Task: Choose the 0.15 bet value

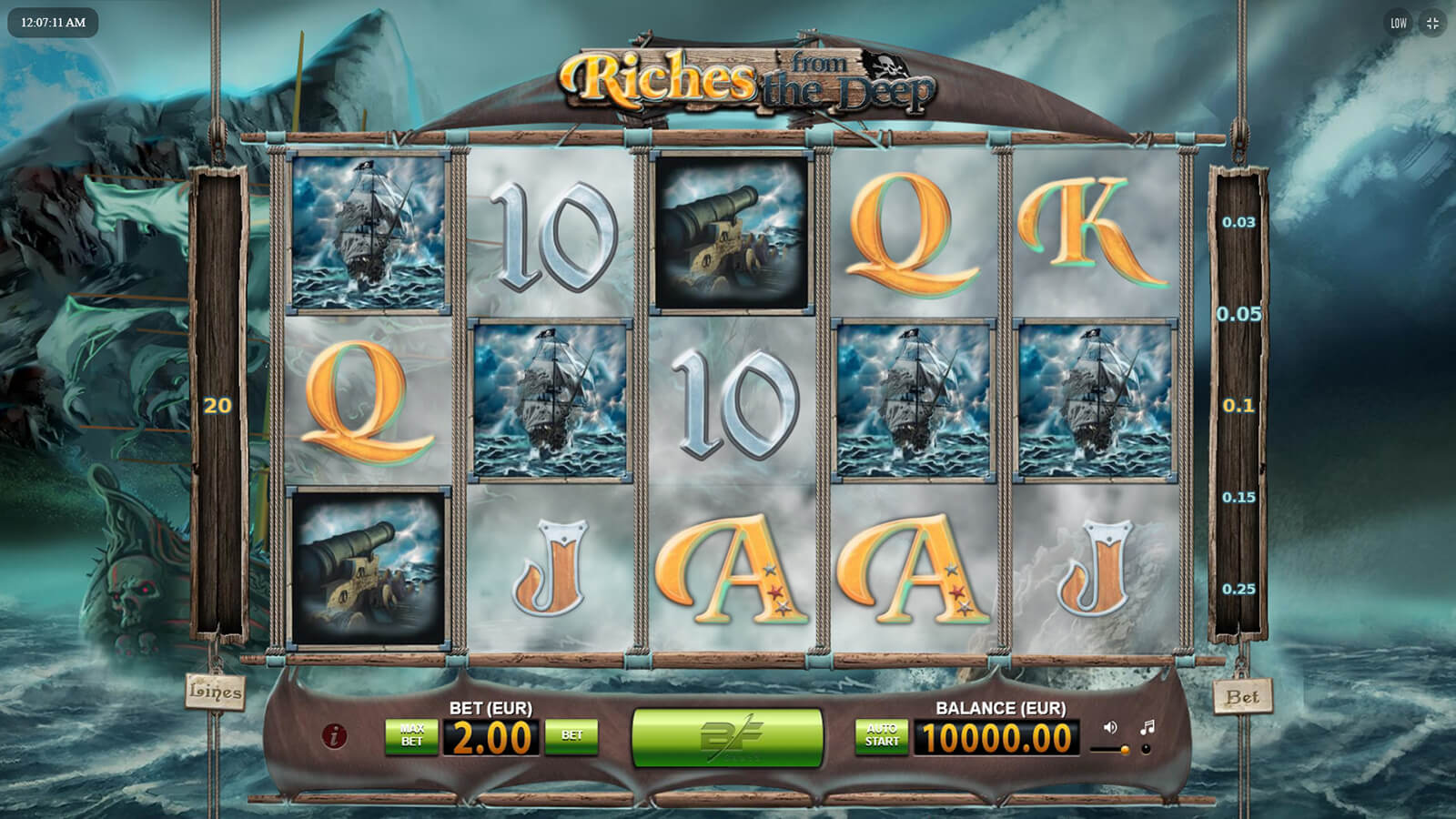Action: [1239, 498]
